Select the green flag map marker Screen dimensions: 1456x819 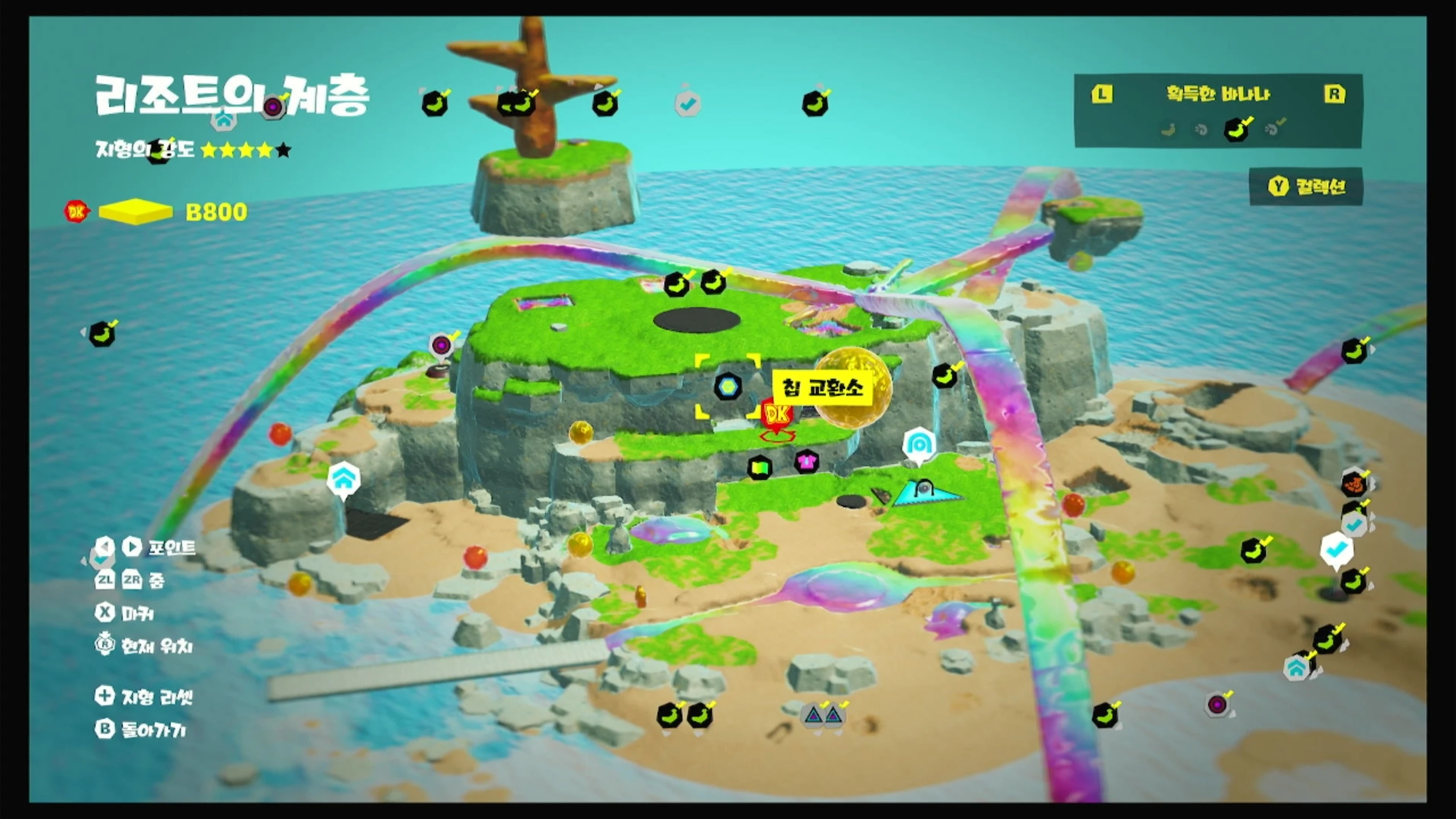760,468
